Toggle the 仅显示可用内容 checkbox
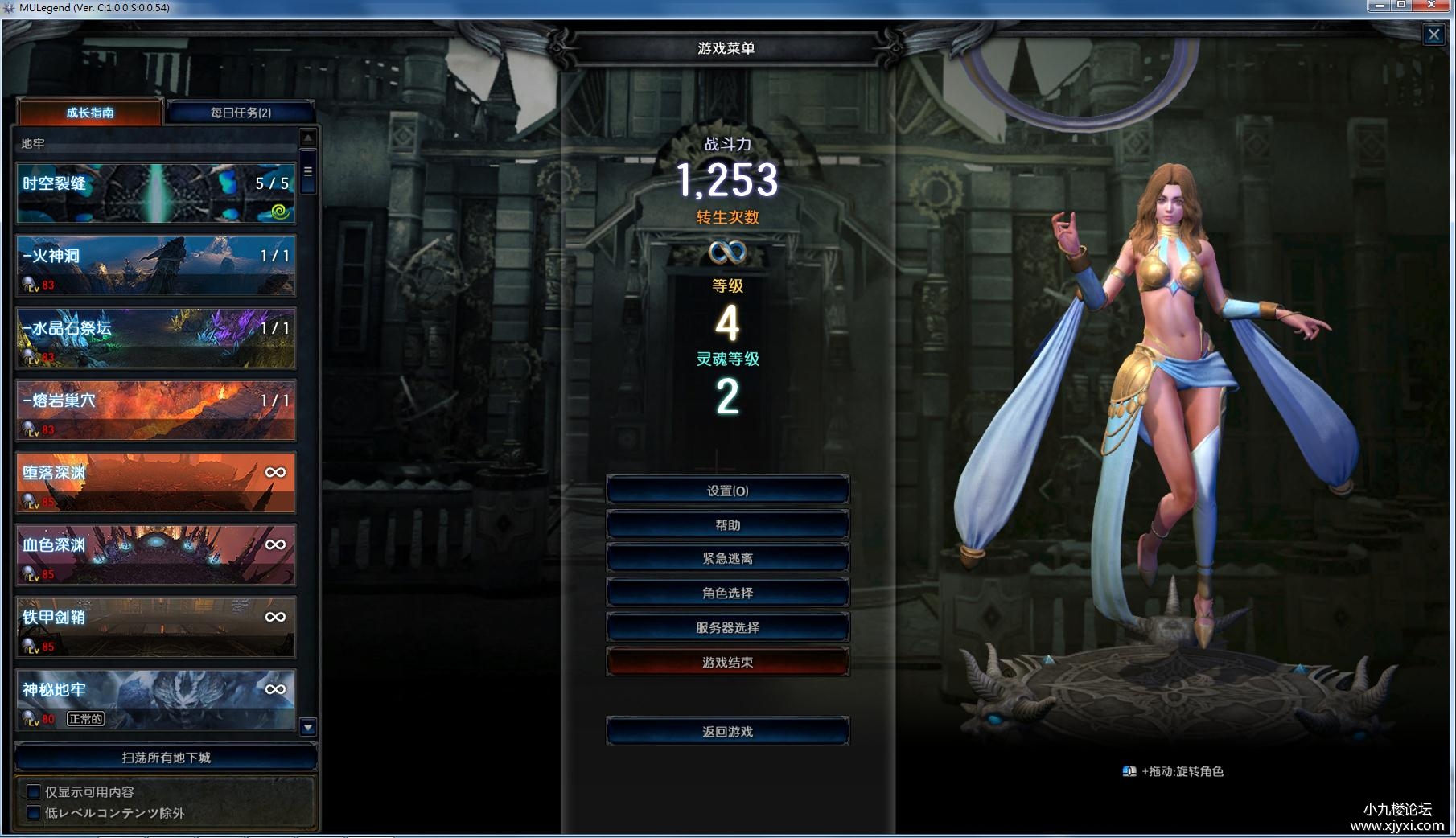Screen dimensions: 1456x838 point(34,792)
